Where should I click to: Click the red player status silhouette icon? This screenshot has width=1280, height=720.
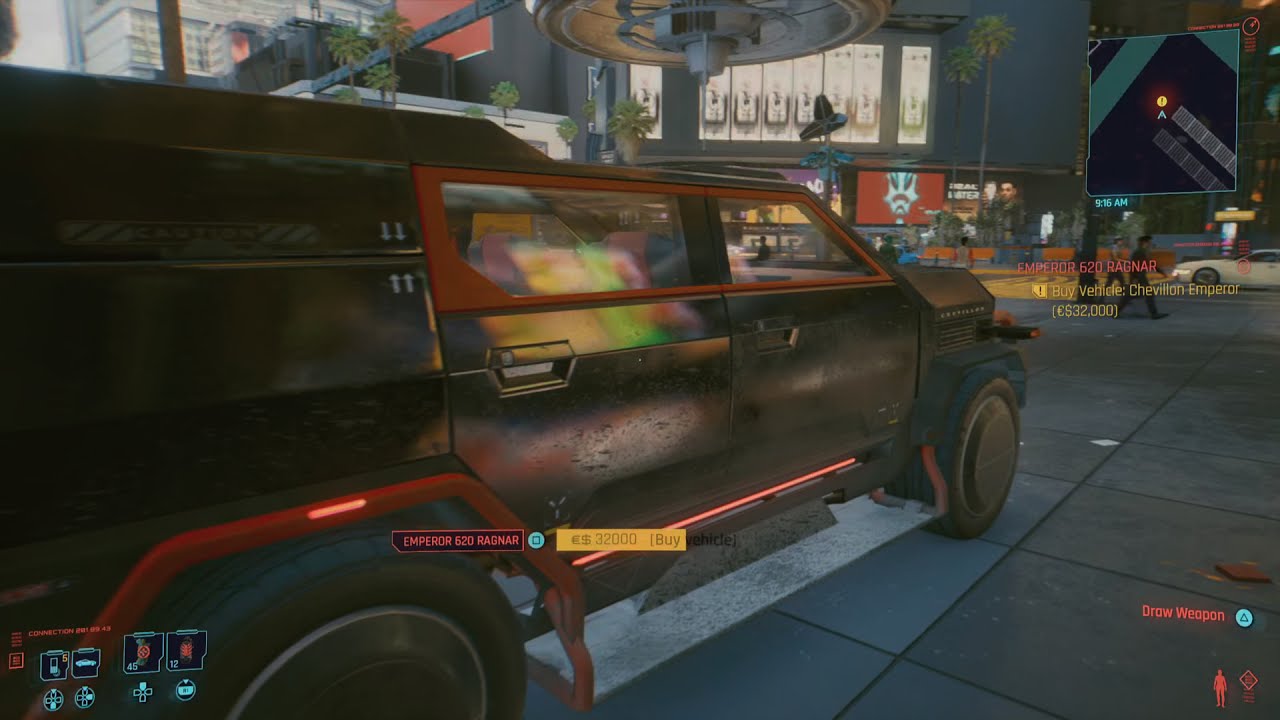click(x=1220, y=686)
